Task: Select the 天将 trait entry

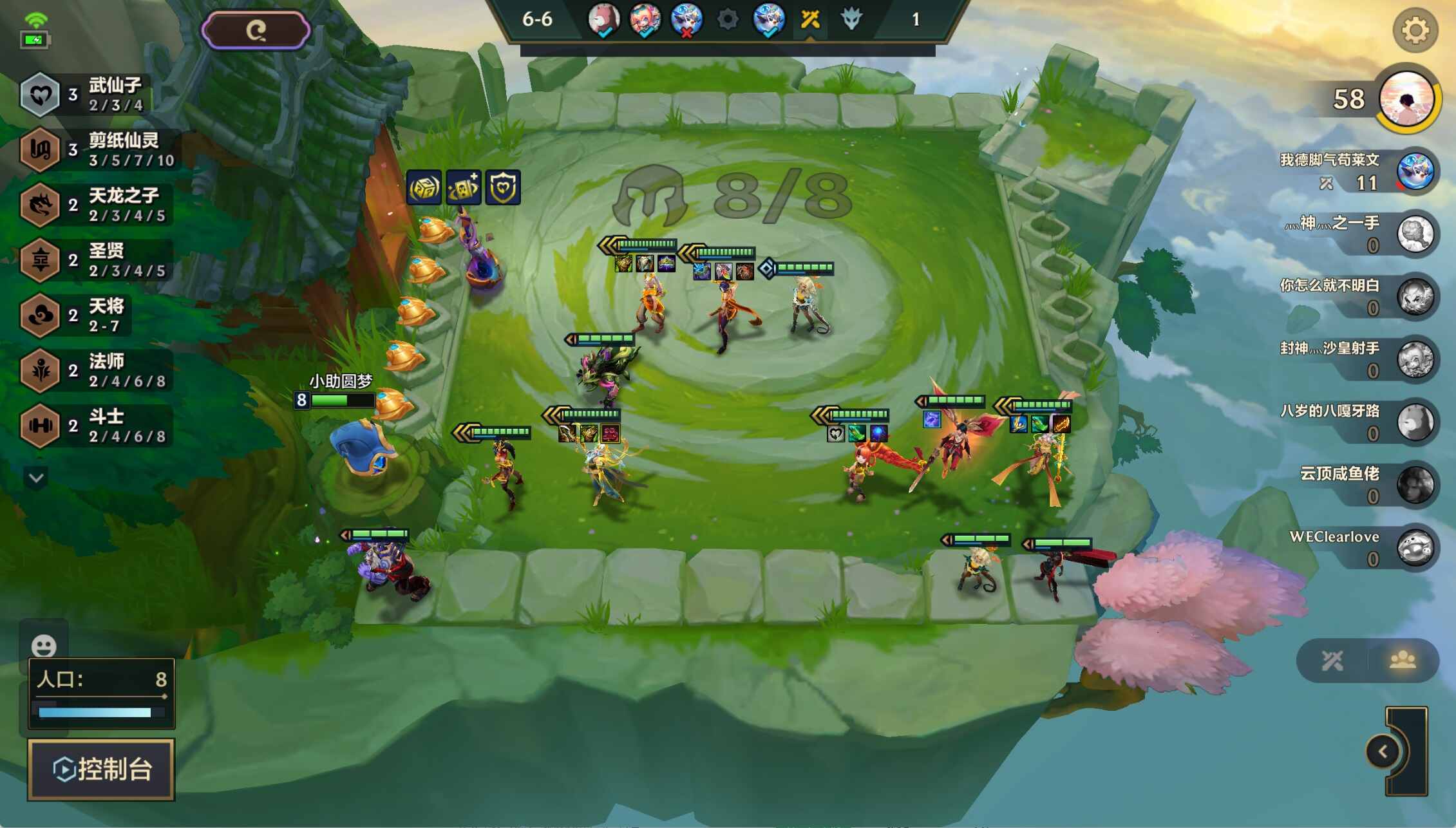Action: tap(77, 315)
